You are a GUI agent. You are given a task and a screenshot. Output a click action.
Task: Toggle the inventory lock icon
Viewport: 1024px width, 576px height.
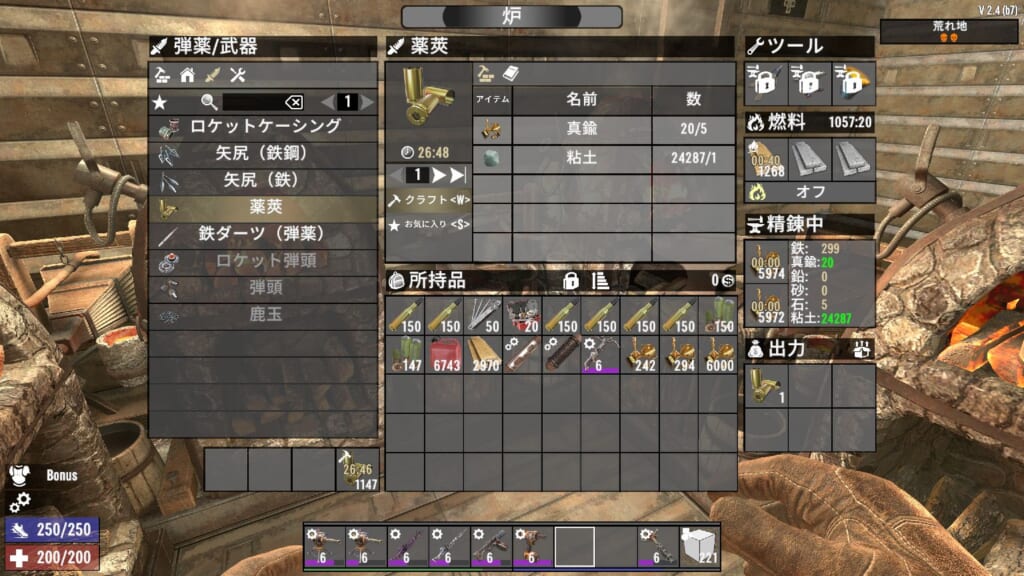pyautogui.click(x=572, y=281)
